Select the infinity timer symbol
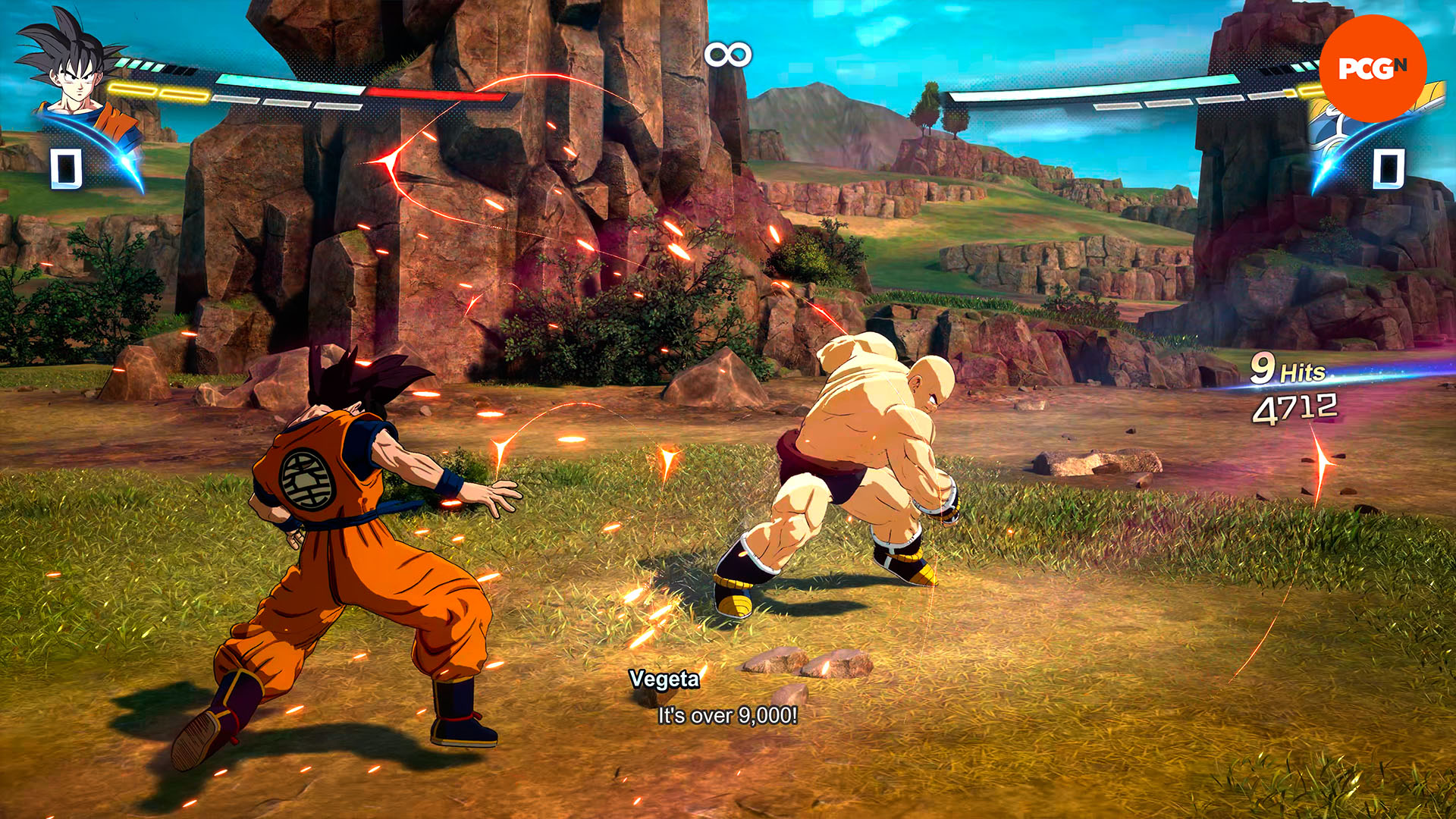Viewport: 1456px width, 819px height. pos(726,53)
